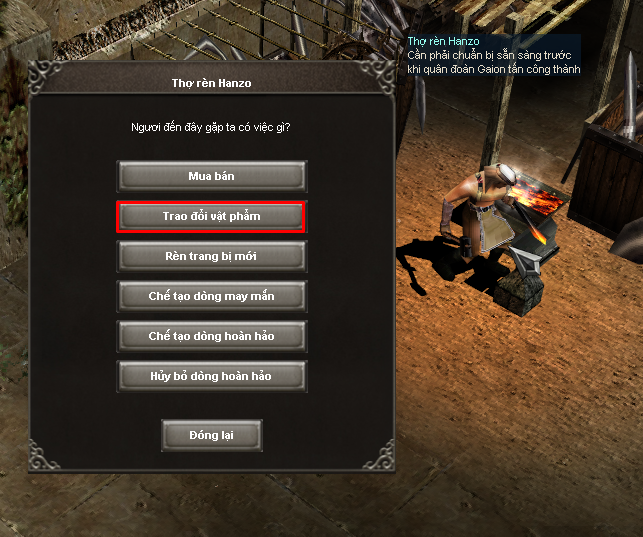Choose Chế tạo dòng hoàn hảo
The height and width of the screenshot is (537, 643).
pos(211,336)
